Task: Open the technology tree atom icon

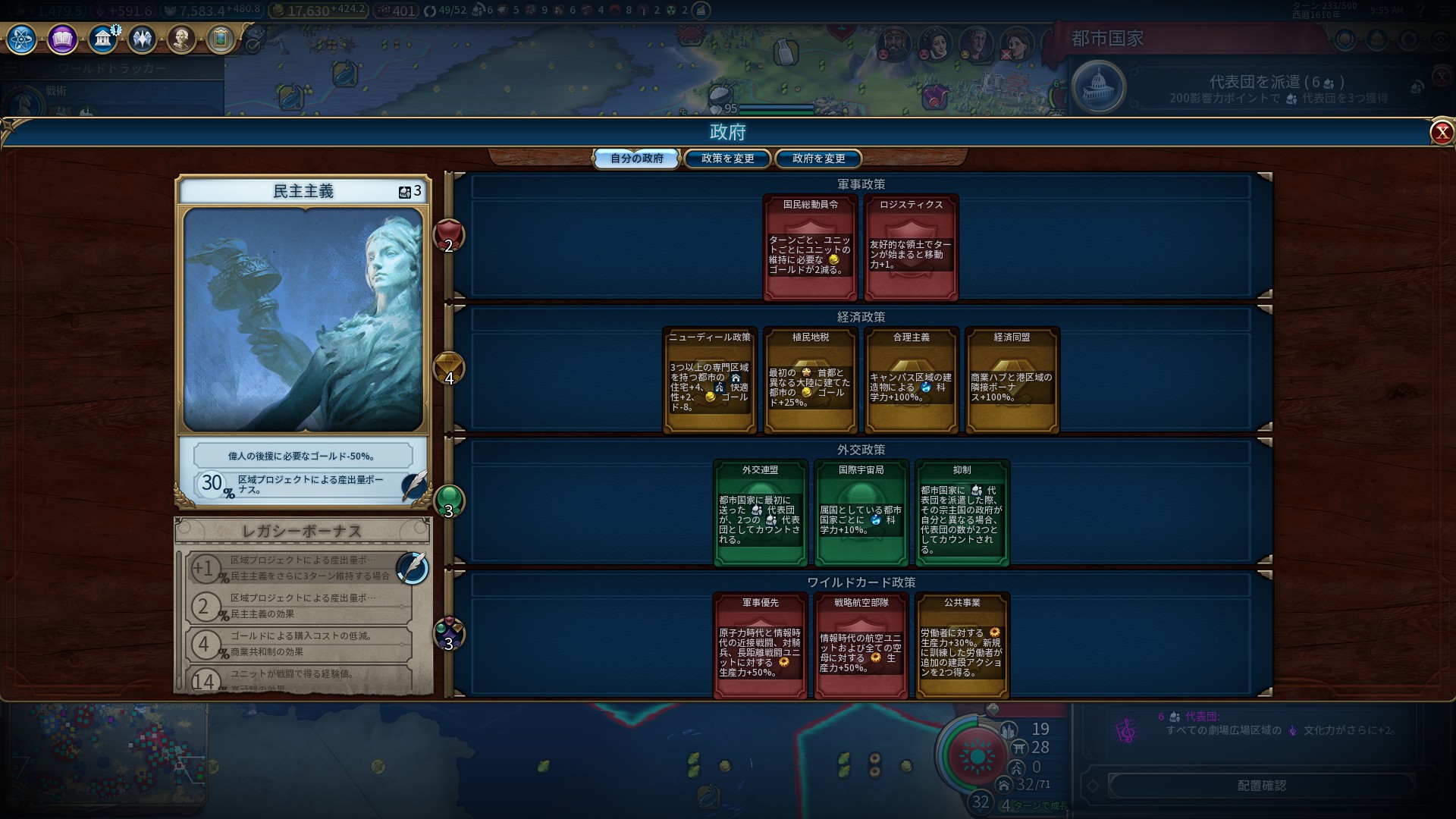Action: [x=21, y=39]
